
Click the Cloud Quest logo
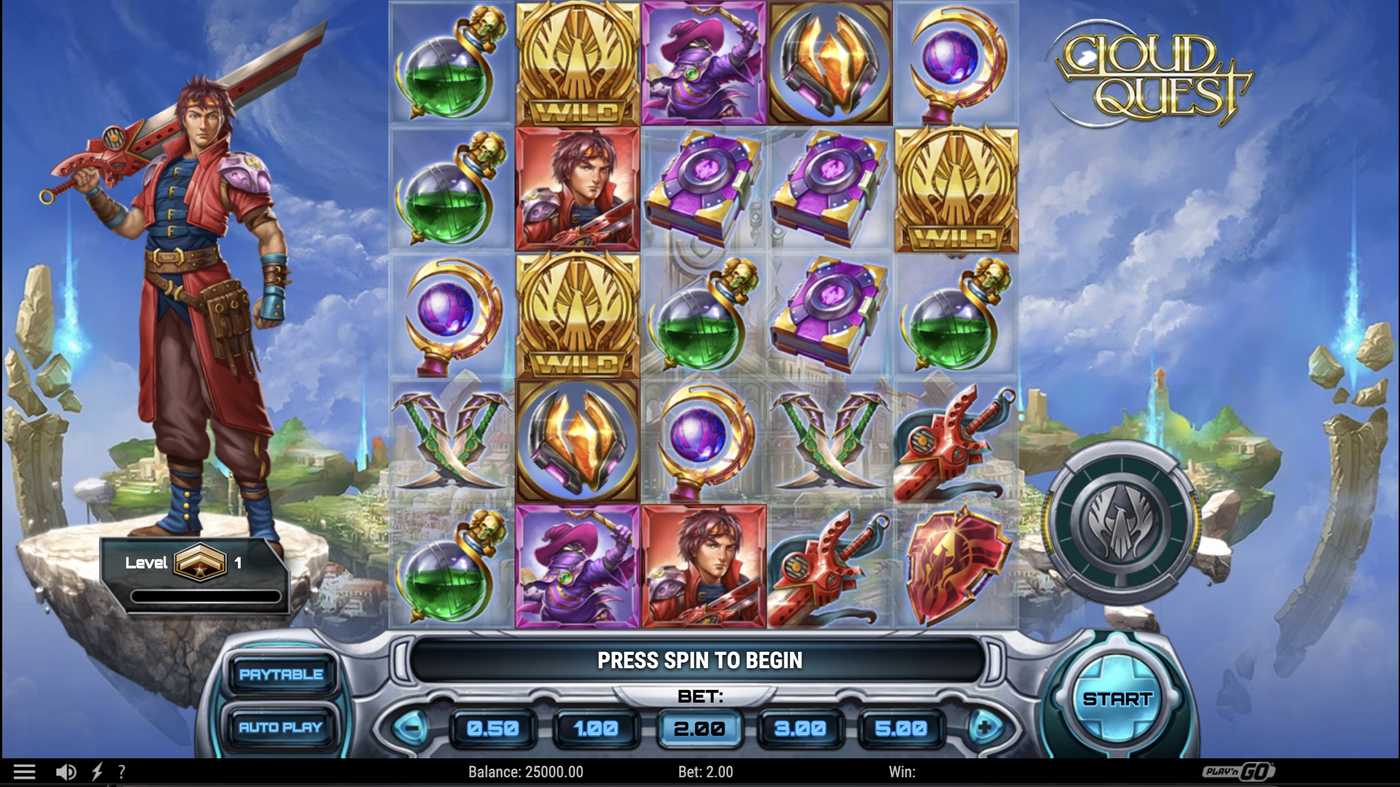1160,70
